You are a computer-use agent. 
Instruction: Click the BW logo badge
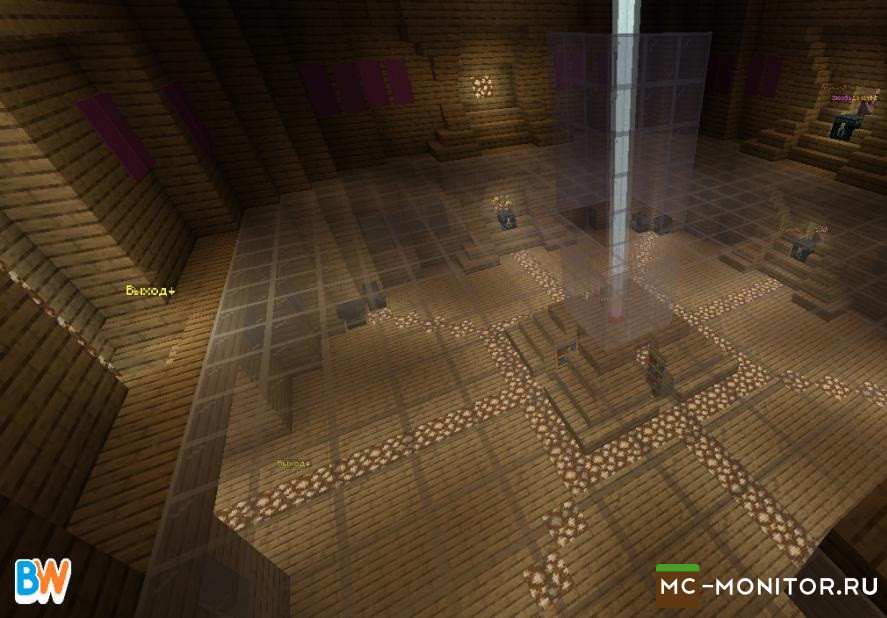click(x=43, y=581)
